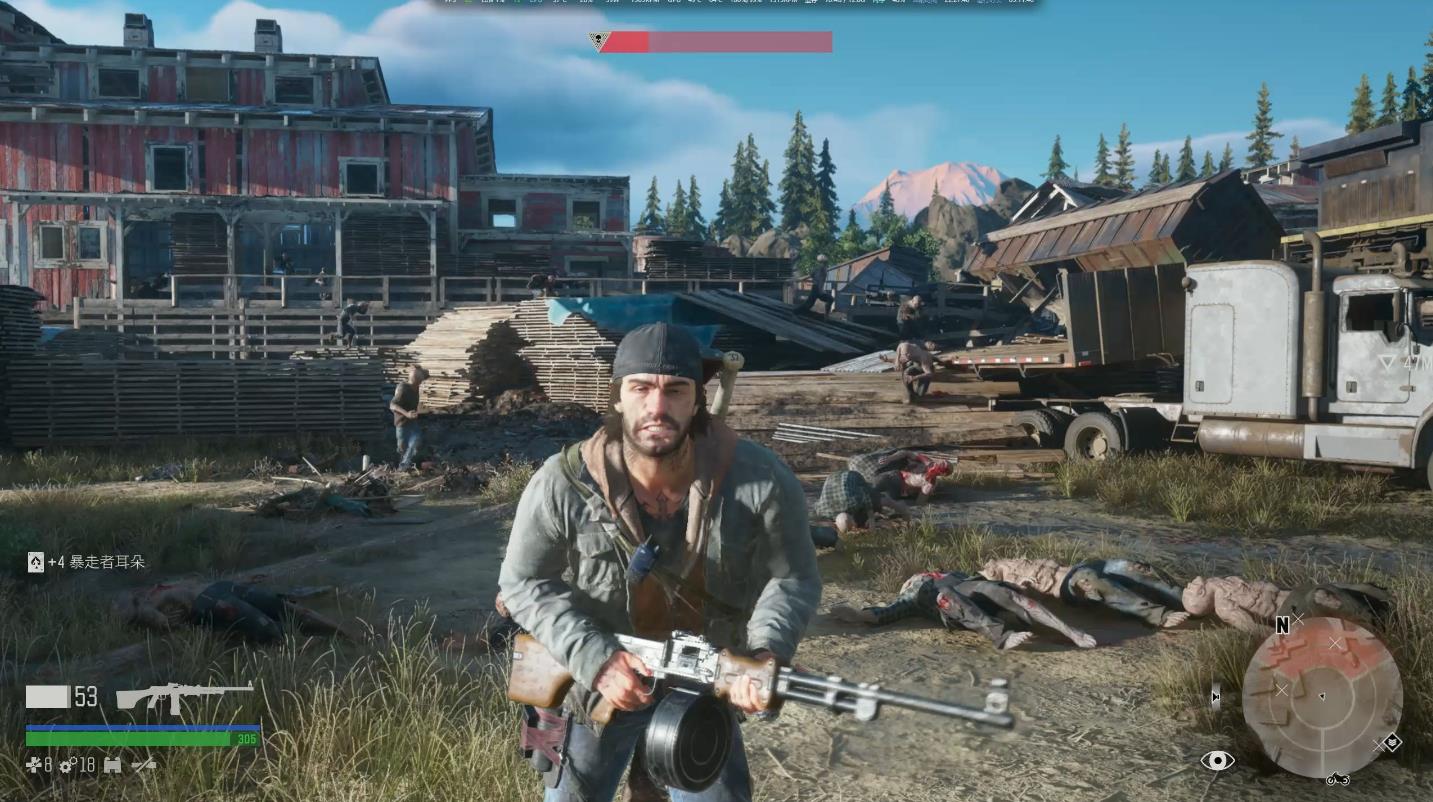
Task: Toggle the eye-shaped survival vision icon
Action: click(1217, 761)
